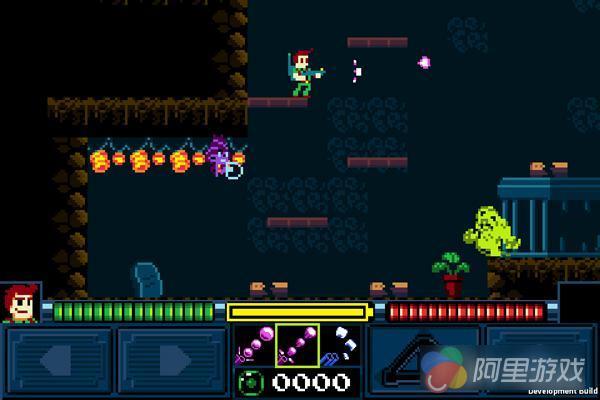Screen dimensions: 600x400
Task: Click the red-haired hero portrait
Action: point(19,303)
